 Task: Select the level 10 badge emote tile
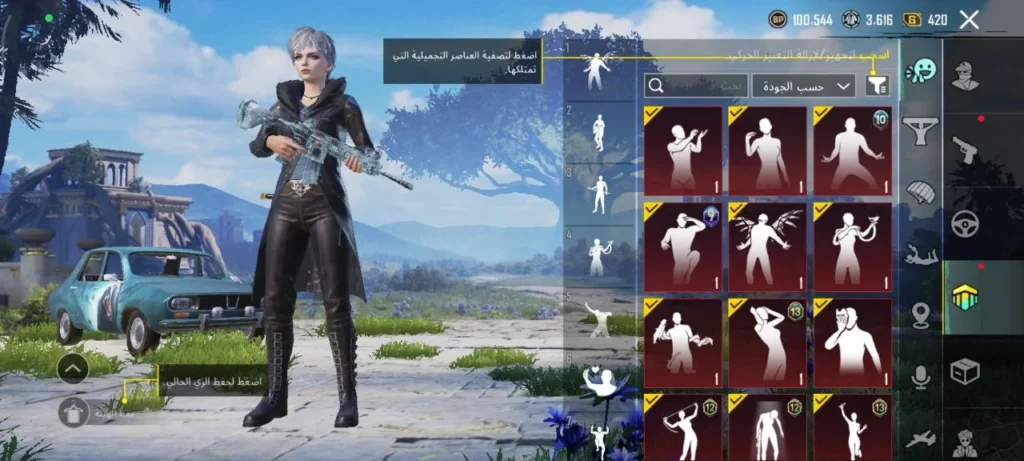pyautogui.click(x=852, y=151)
